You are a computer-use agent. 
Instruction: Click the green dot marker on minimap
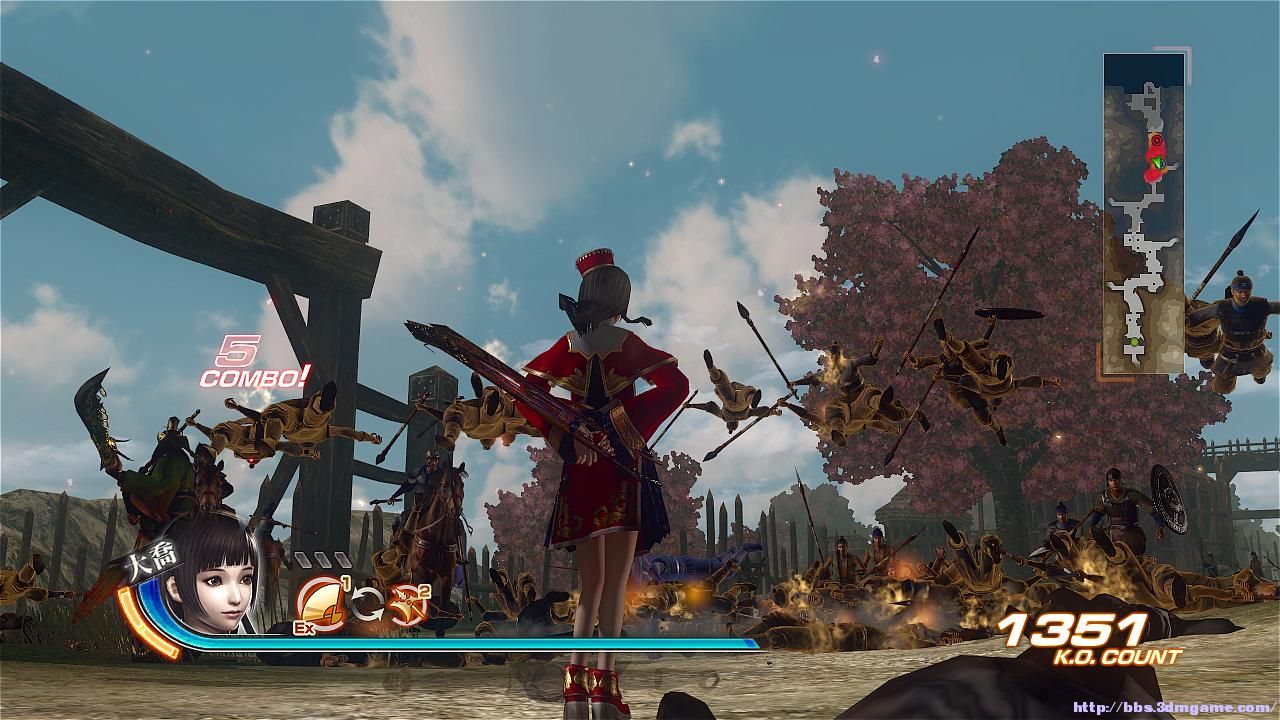click(1134, 343)
